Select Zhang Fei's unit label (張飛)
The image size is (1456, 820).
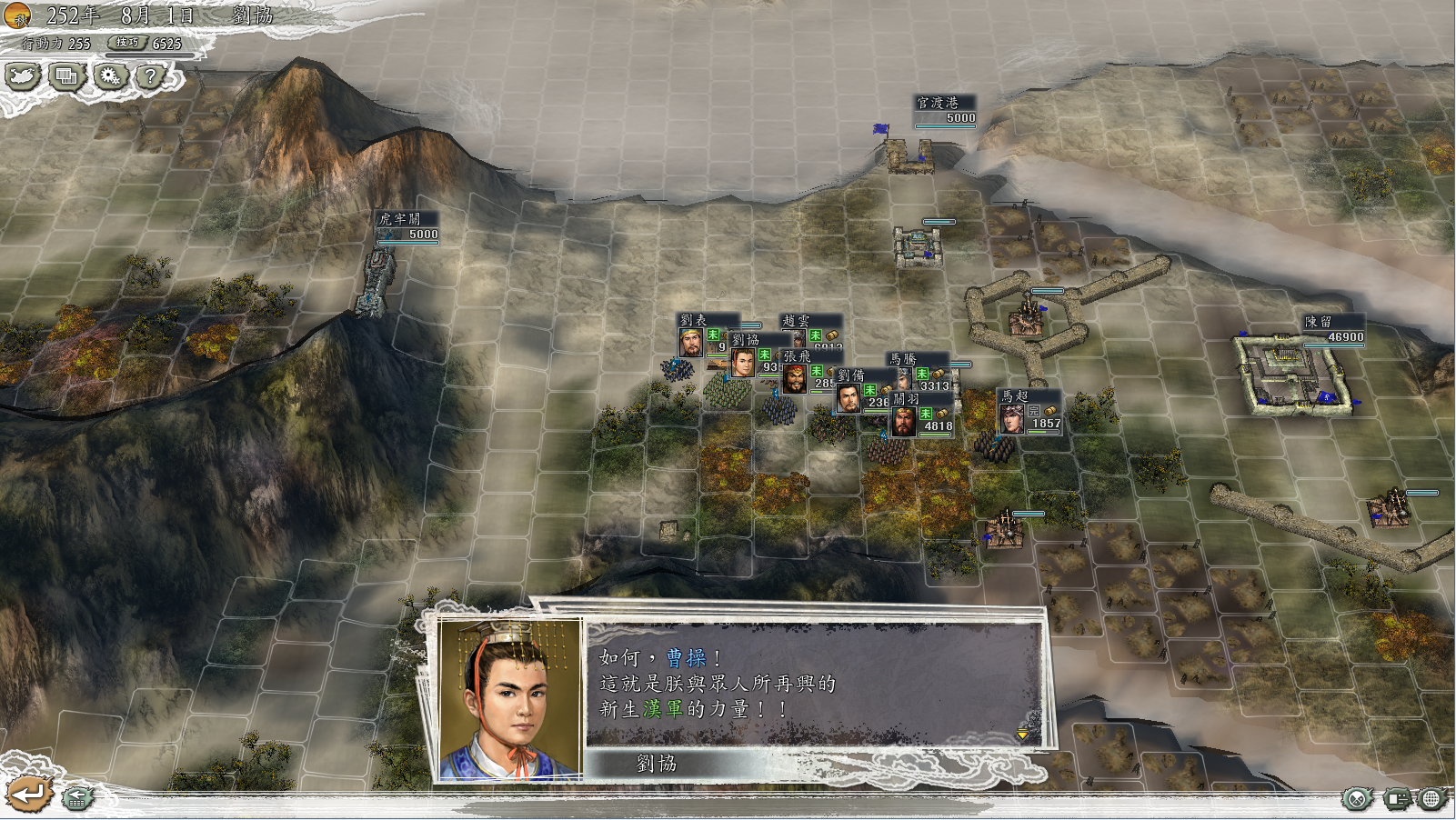[798, 356]
